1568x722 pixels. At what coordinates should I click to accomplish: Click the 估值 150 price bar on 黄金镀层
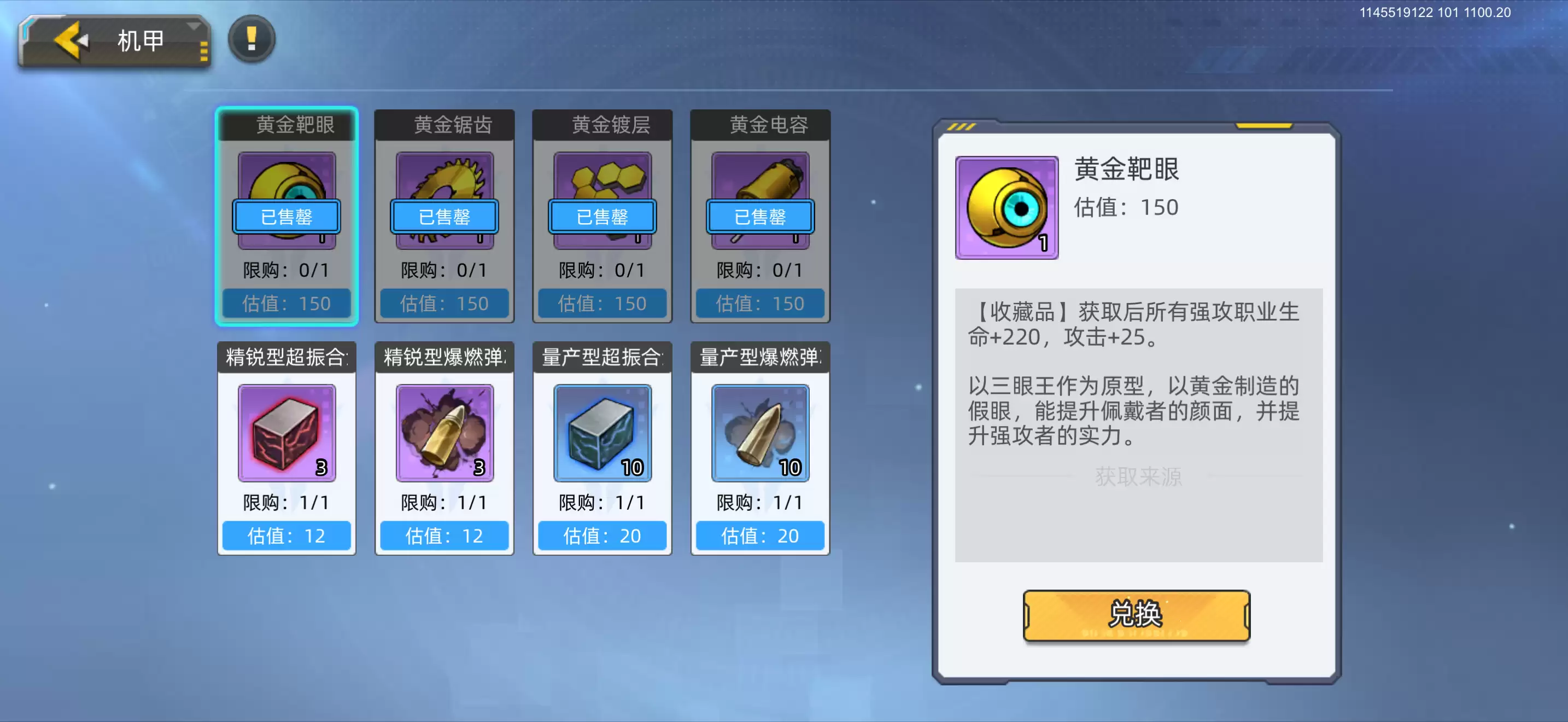tap(601, 303)
